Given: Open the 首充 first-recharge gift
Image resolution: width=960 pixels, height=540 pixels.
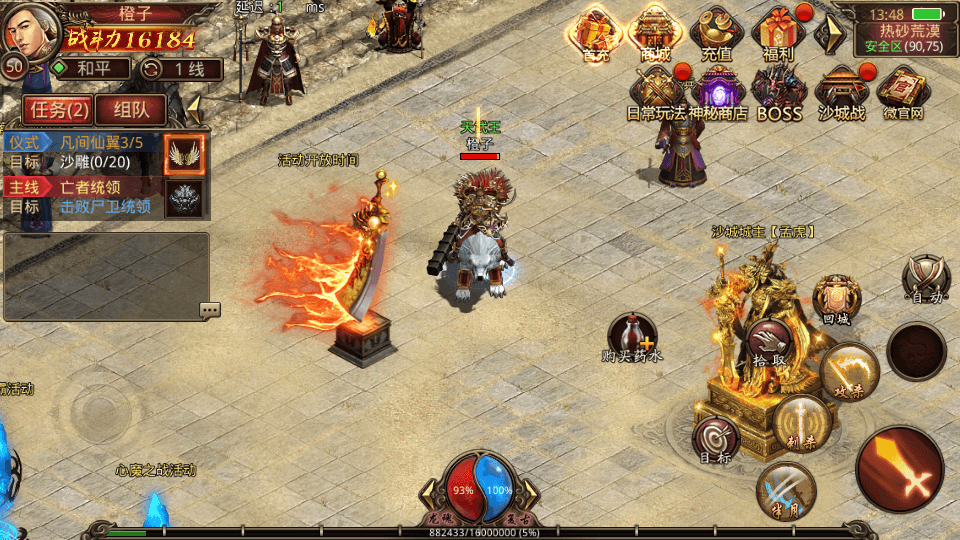Looking at the screenshot, I should click(596, 34).
